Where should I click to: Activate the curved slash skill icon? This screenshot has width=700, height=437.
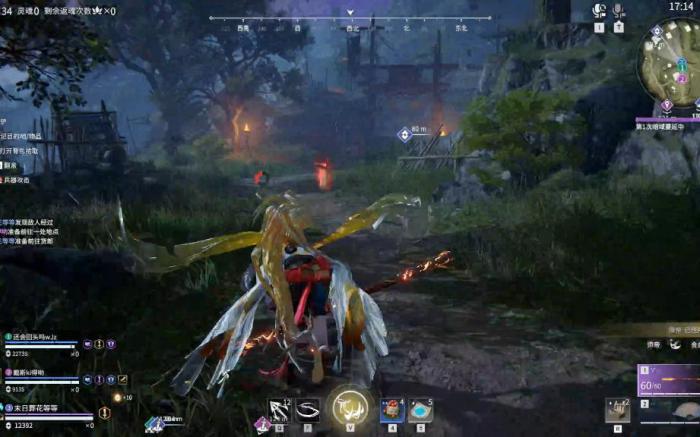pos(308,409)
